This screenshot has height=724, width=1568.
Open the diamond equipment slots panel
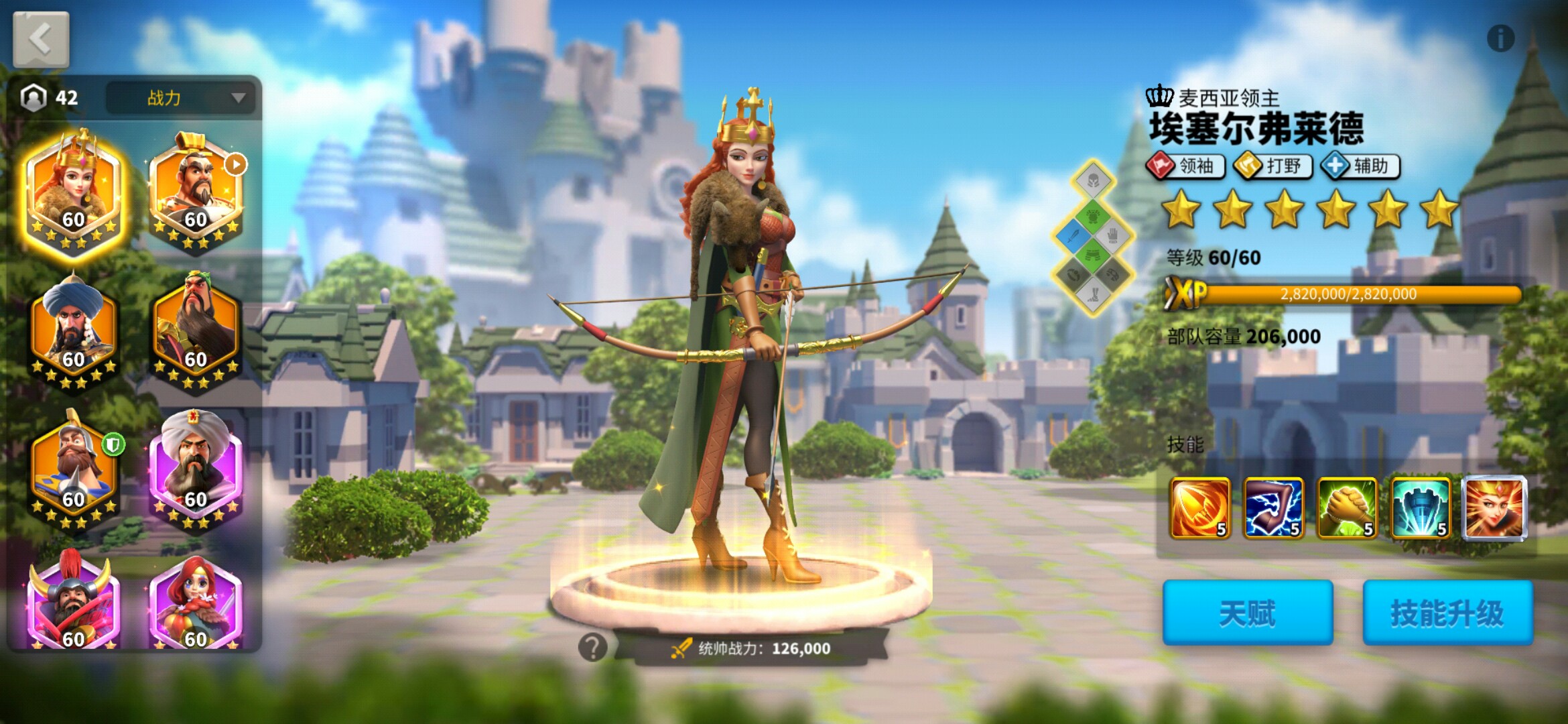click(1093, 238)
